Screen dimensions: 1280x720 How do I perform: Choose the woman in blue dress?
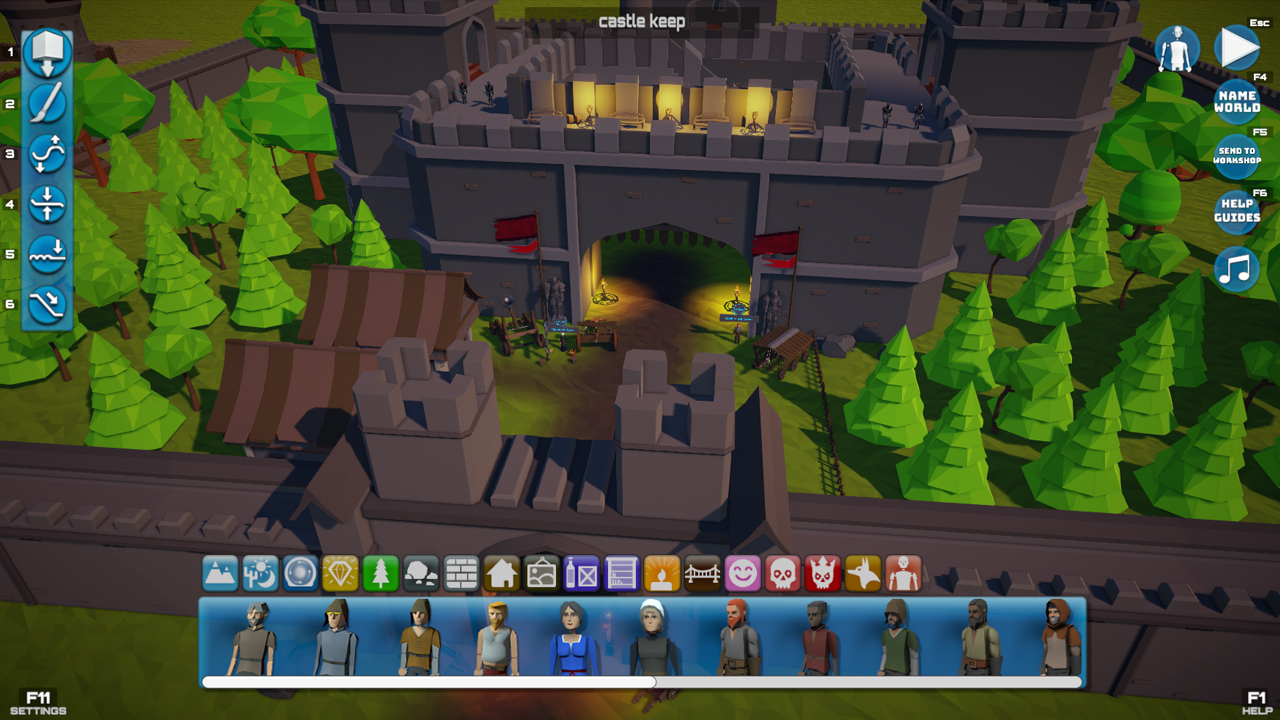574,638
